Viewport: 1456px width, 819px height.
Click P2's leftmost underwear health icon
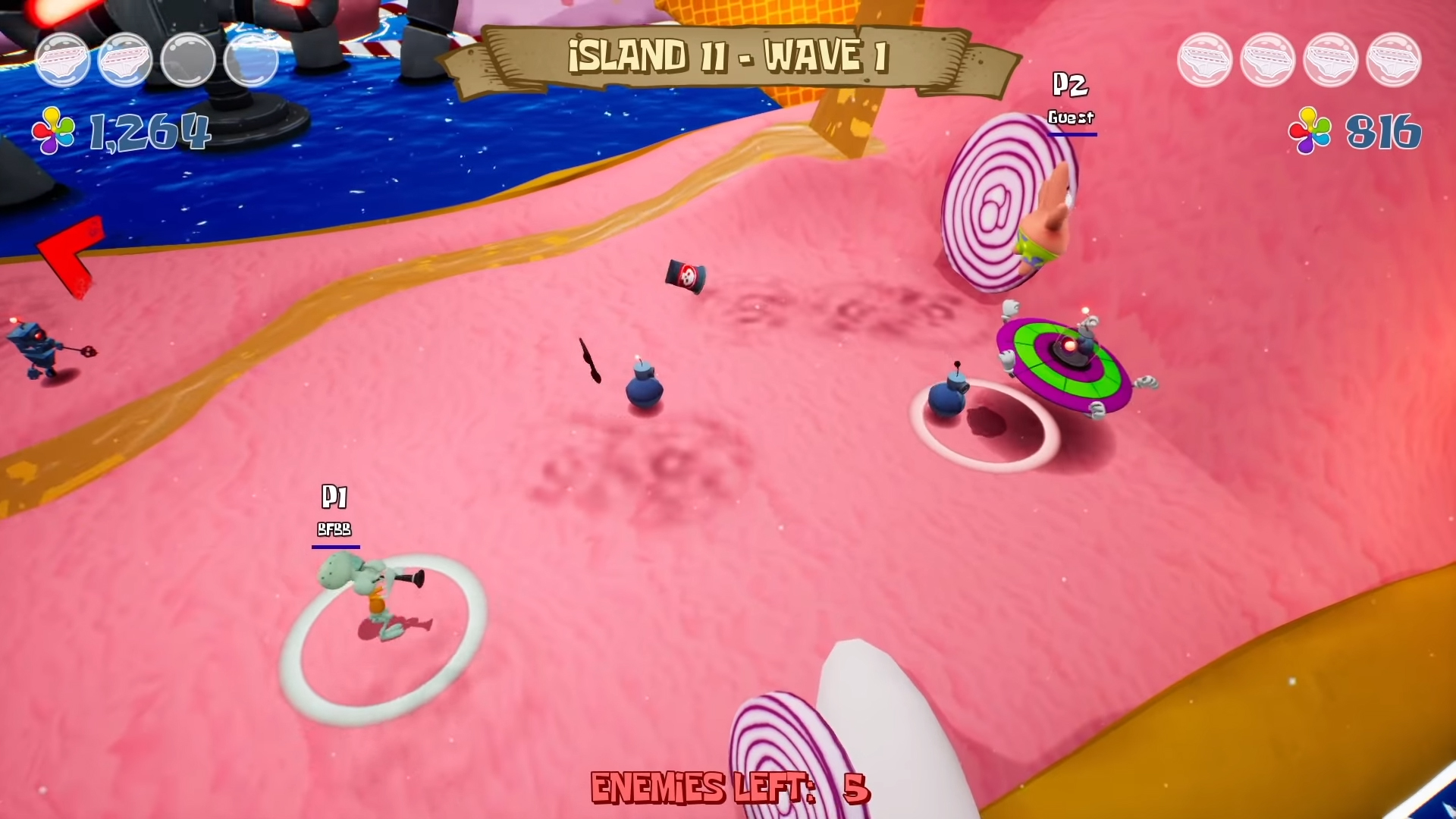pos(1205,59)
